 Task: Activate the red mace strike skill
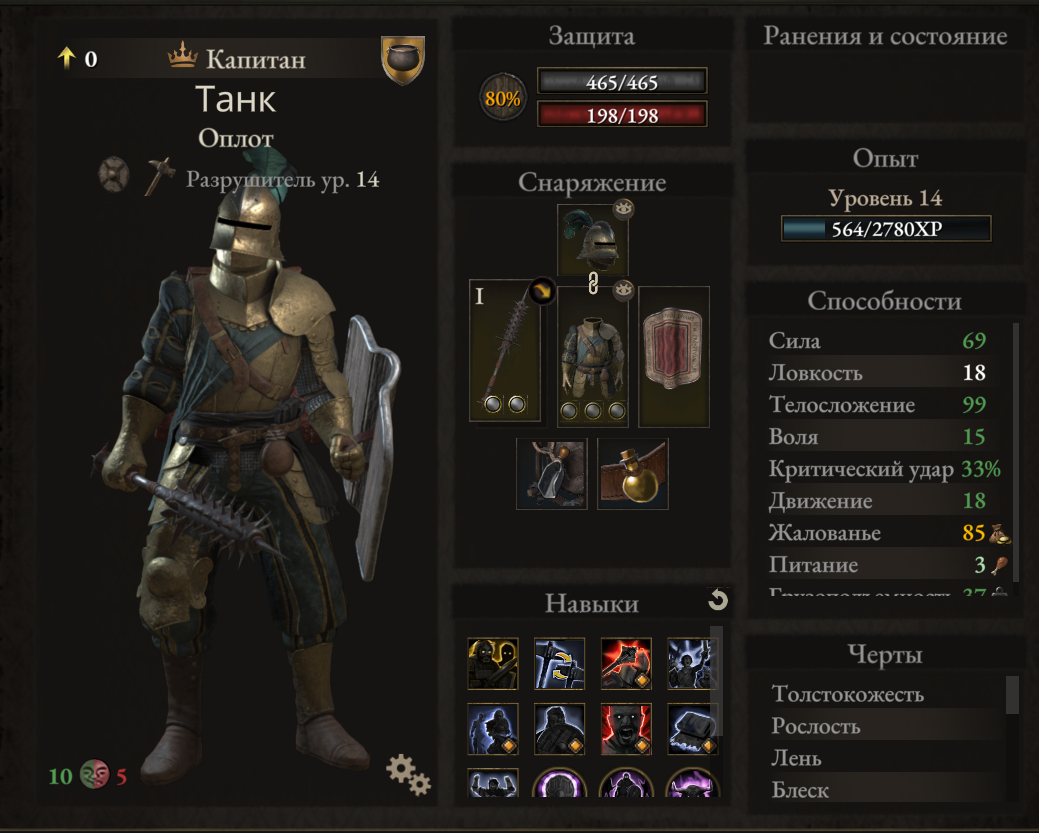[x=626, y=664]
